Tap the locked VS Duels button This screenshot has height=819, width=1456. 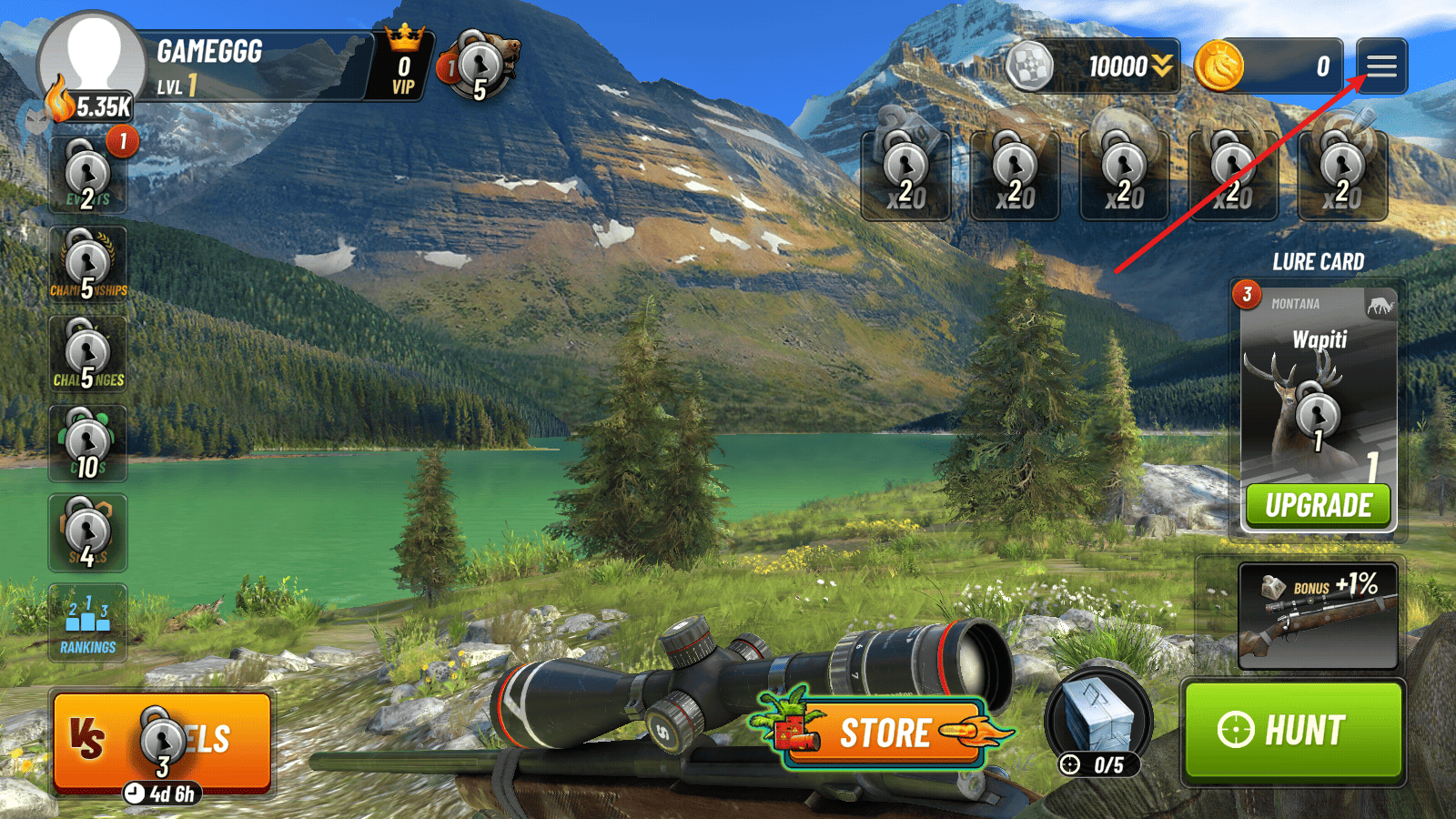click(162, 740)
